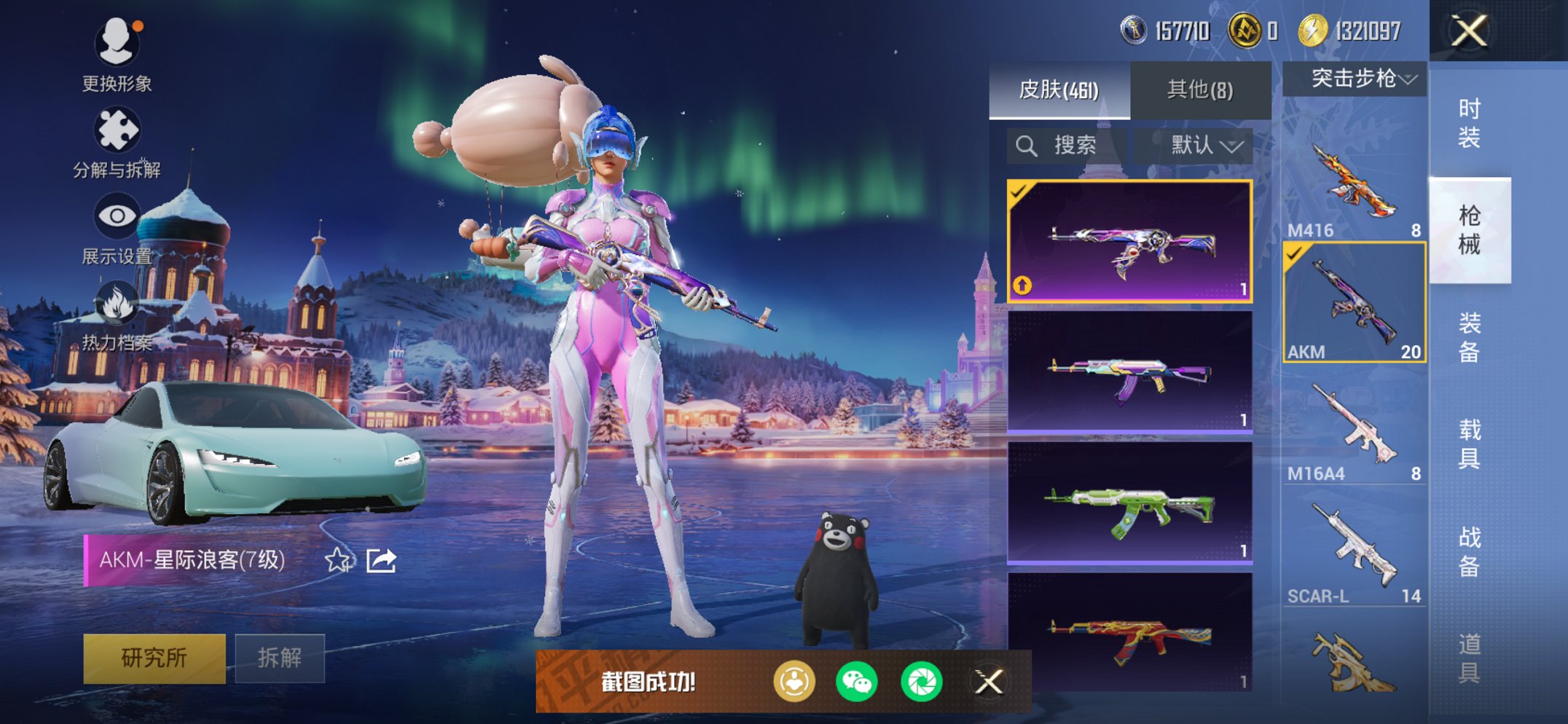This screenshot has width=1568, height=724.
Task: Switch to the 其他(8) tab
Action: tap(1200, 90)
